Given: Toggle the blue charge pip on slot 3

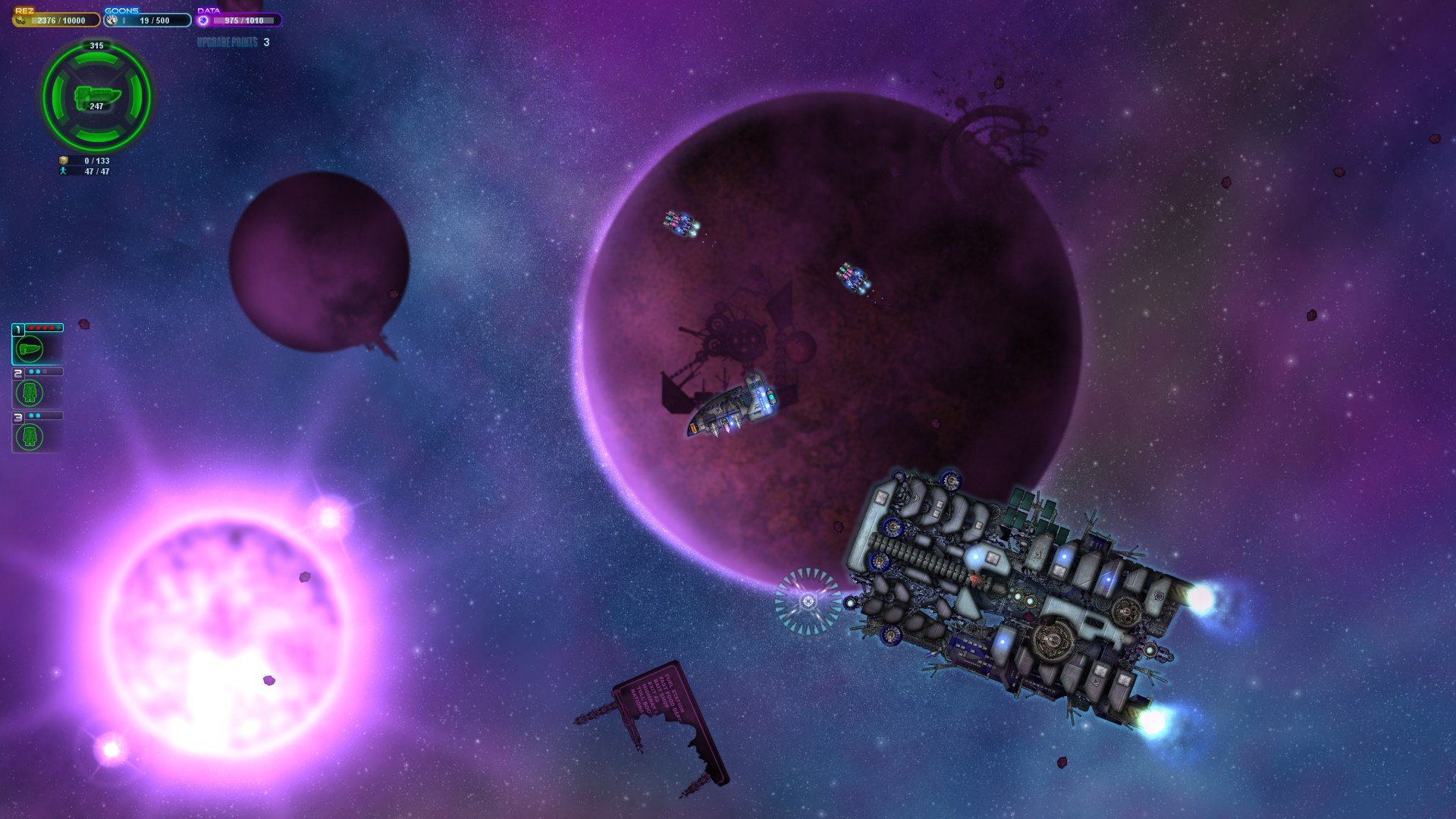Looking at the screenshot, I should tap(31, 416).
